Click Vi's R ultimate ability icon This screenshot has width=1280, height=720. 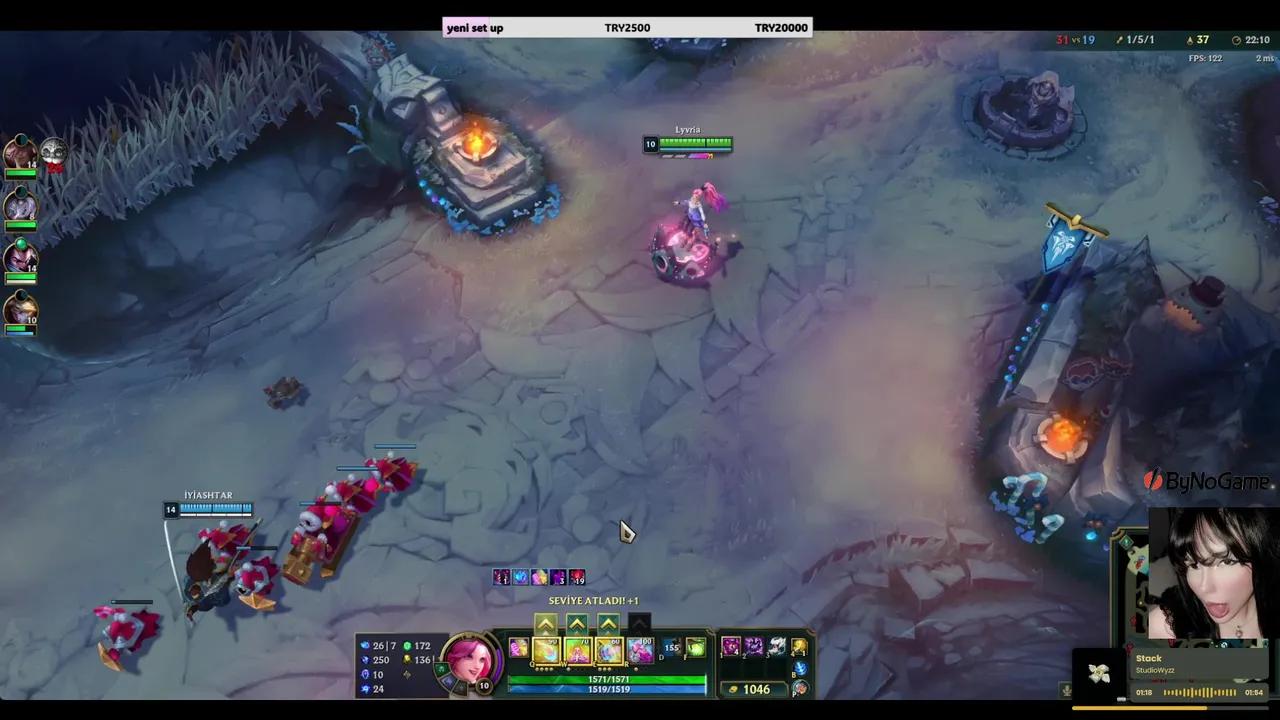[x=641, y=649]
